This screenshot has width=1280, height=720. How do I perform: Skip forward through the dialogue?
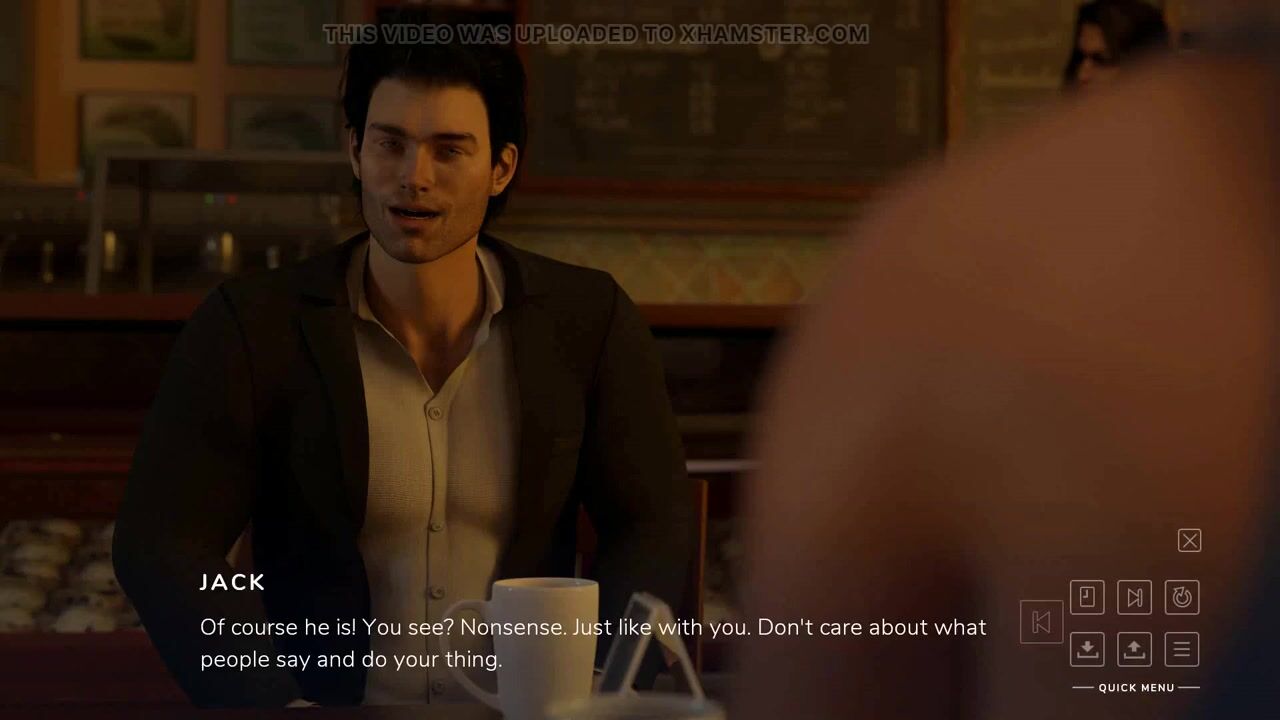tap(1134, 598)
